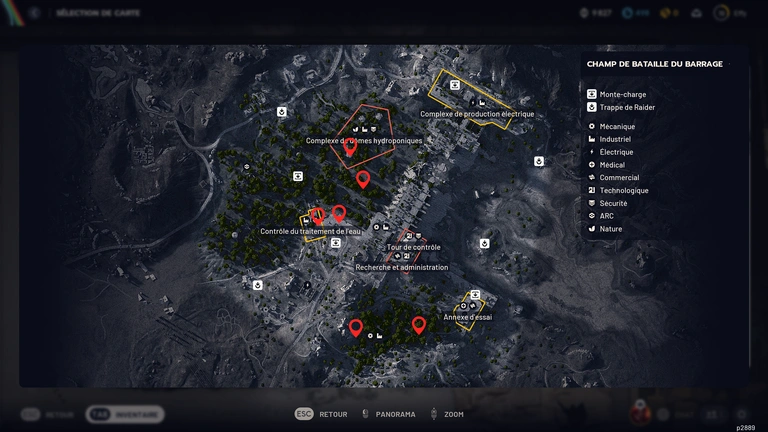Click the back arrow beside Sélection de carte
The width and height of the screenshot is (768, 432).
34,13
